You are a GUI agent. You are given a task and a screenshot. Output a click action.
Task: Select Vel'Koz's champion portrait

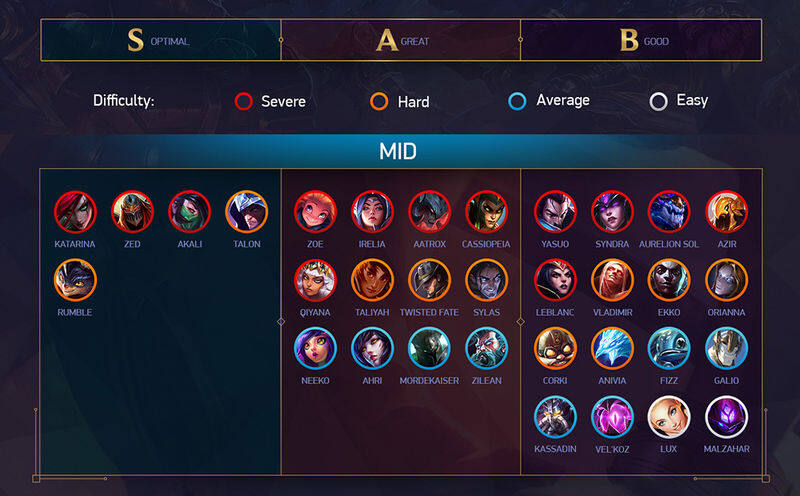click(613, 417)
